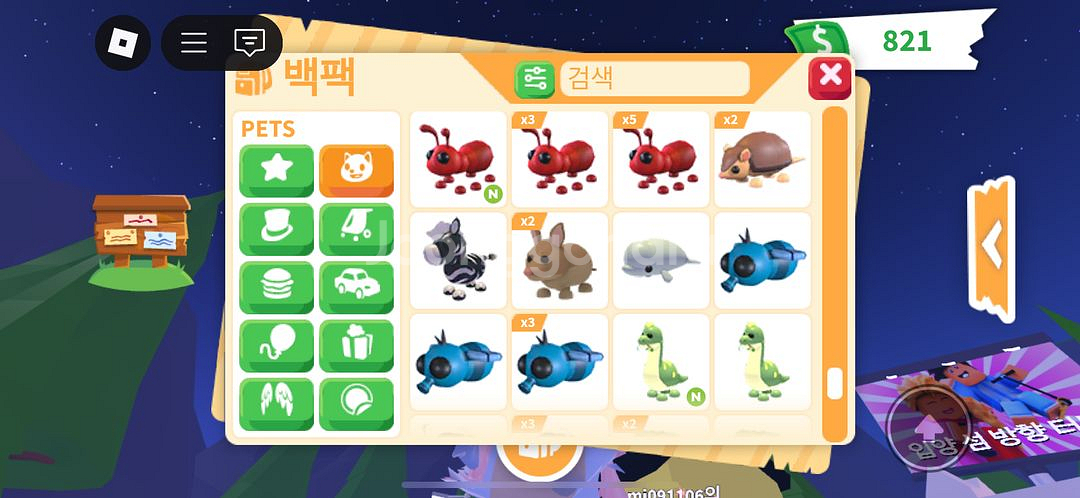This screenshot has width=1080, height=498.
Task: Choose the gift box category tab
Action: point(356,346)
